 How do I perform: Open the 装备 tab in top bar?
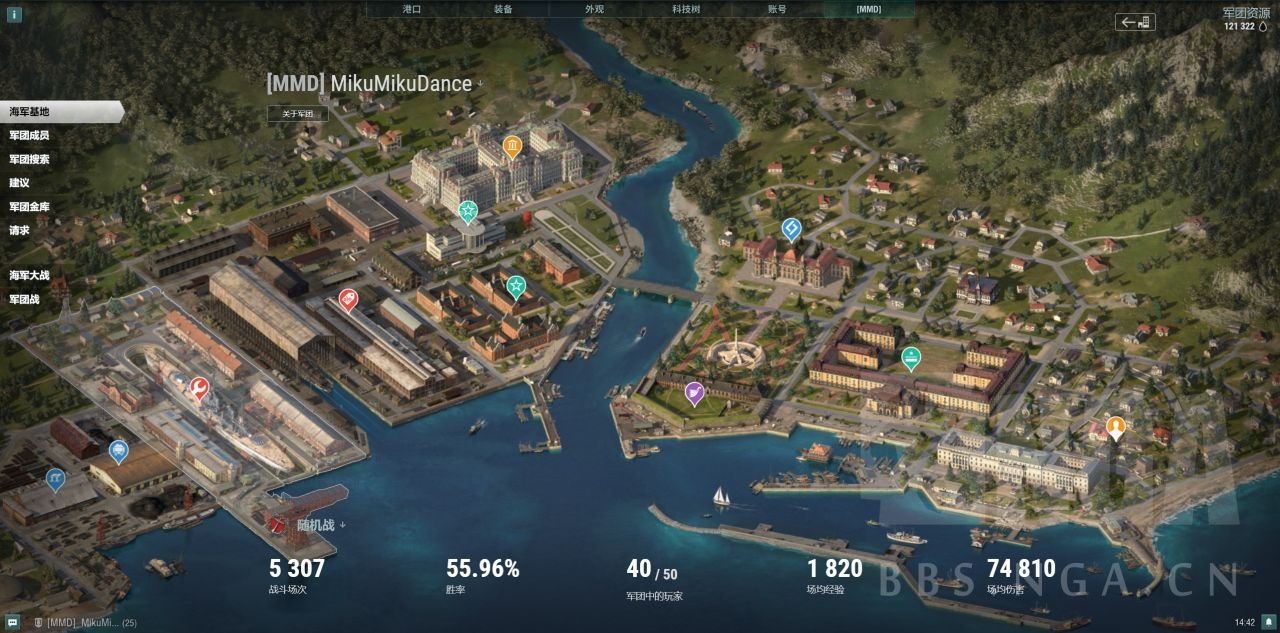coord(503,9)
